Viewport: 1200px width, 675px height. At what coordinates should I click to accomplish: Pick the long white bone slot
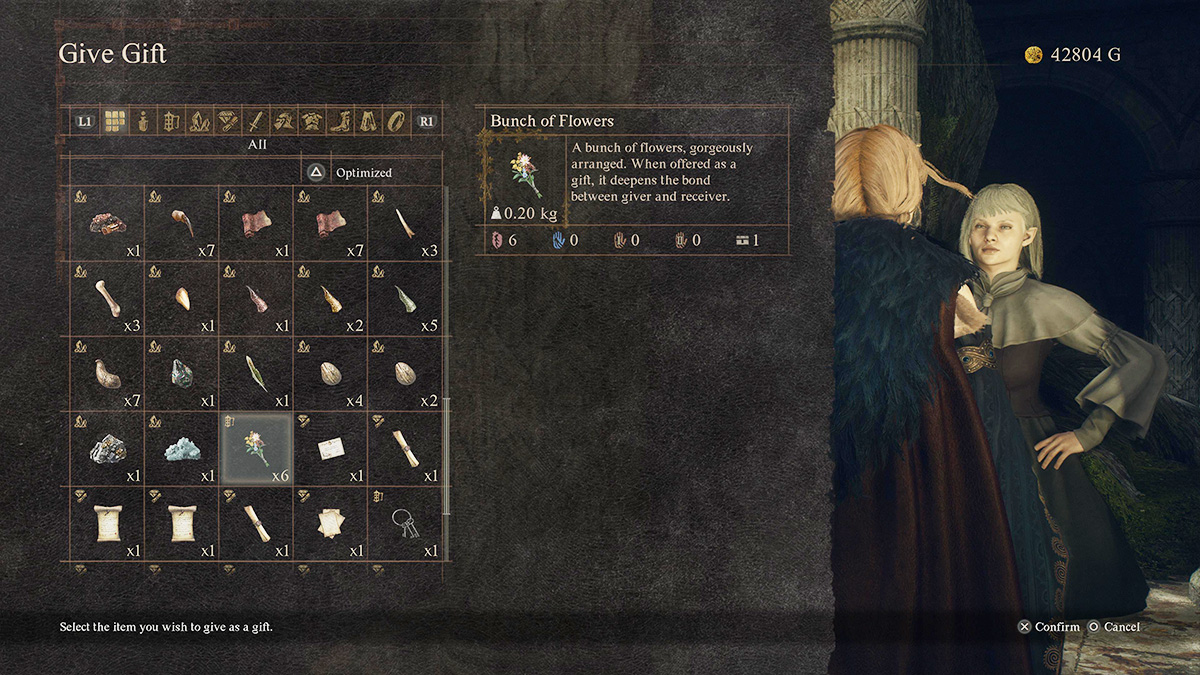(x=108, y=299)
